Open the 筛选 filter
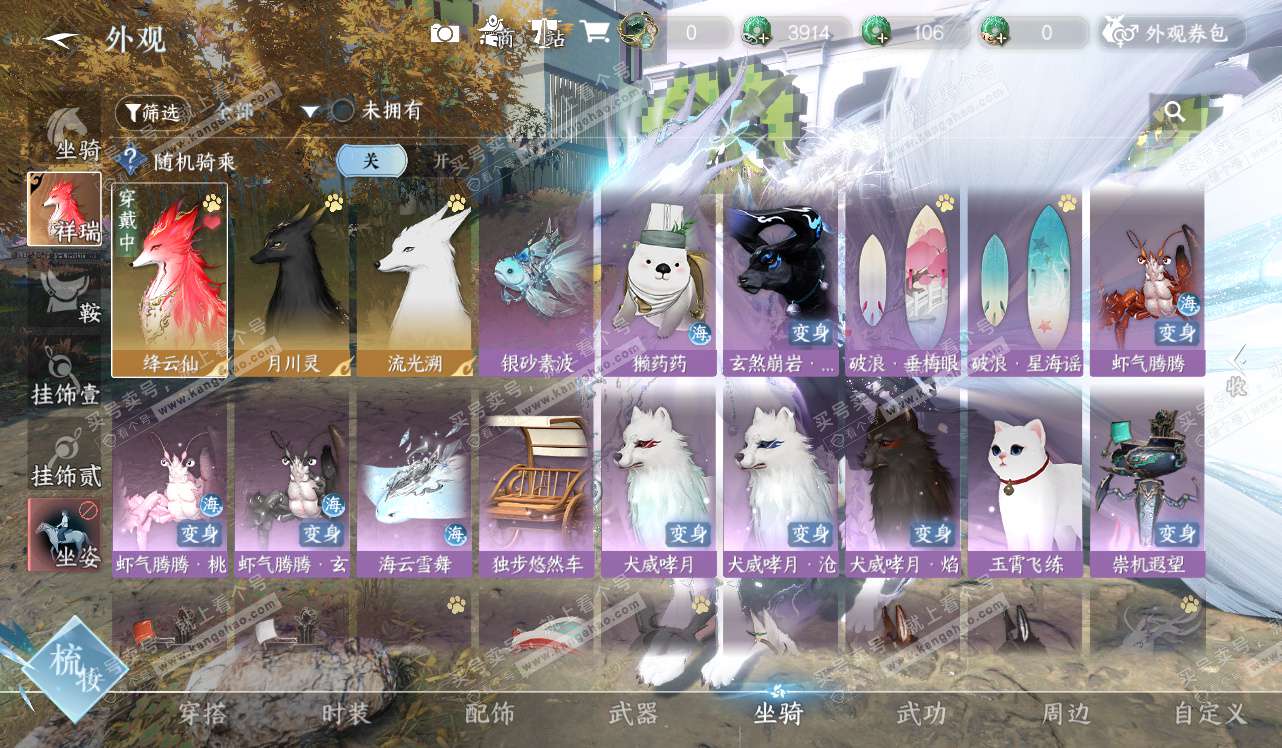 coord(152,112)
